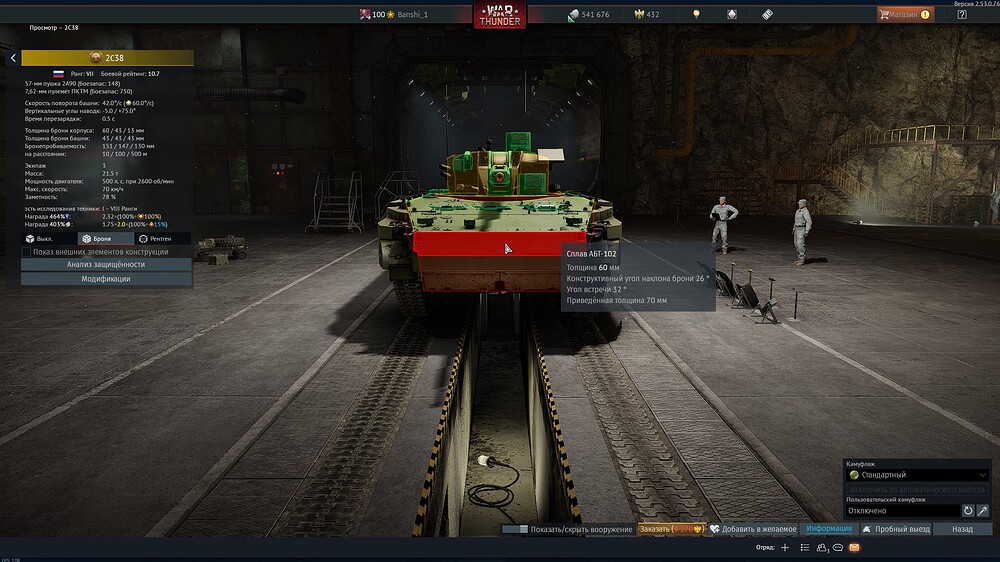Go back using the left arrow beside 2С38
The height and width of the screenshot is (562, 1000).
(x=13, y=58)
